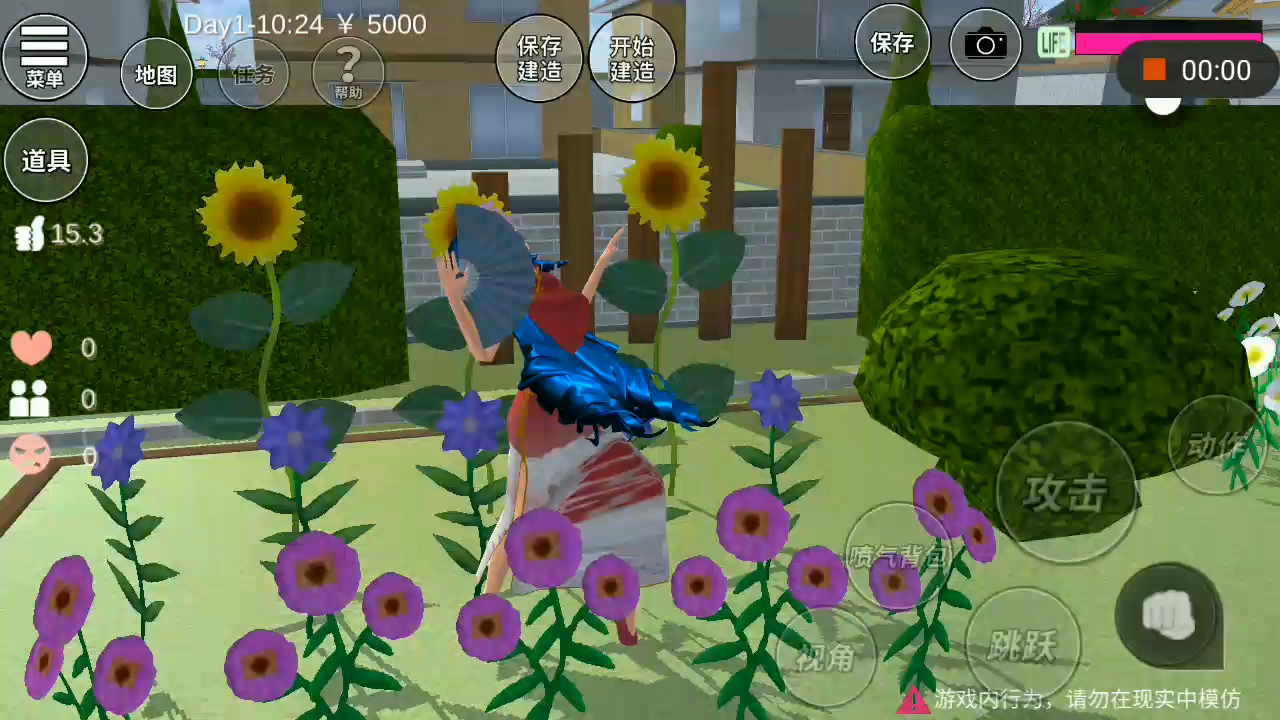Activate the 喷气背包 jetpack button

point(897,555)
